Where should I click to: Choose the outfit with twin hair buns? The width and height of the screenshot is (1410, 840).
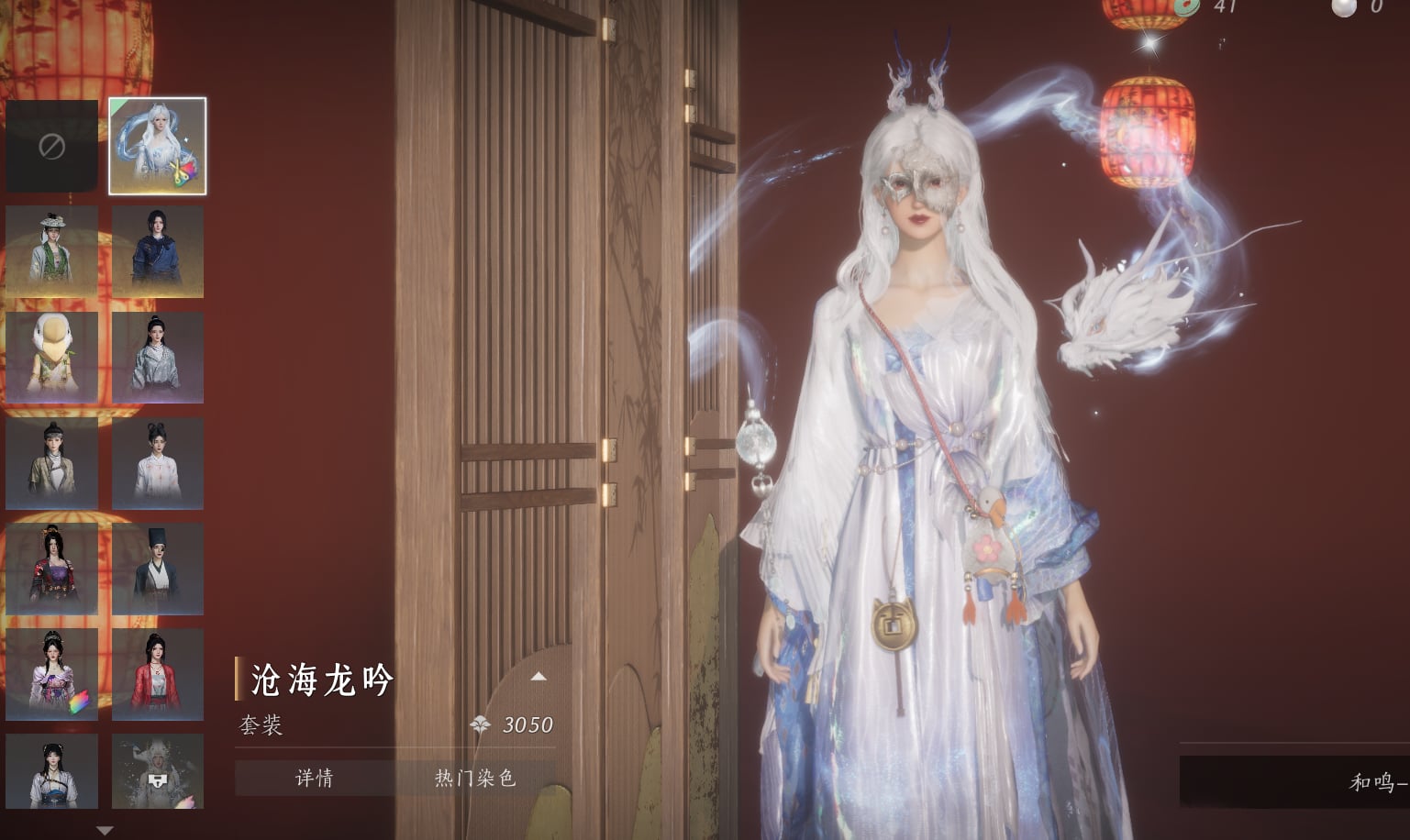pyautogui.click(x=157, y=464)
